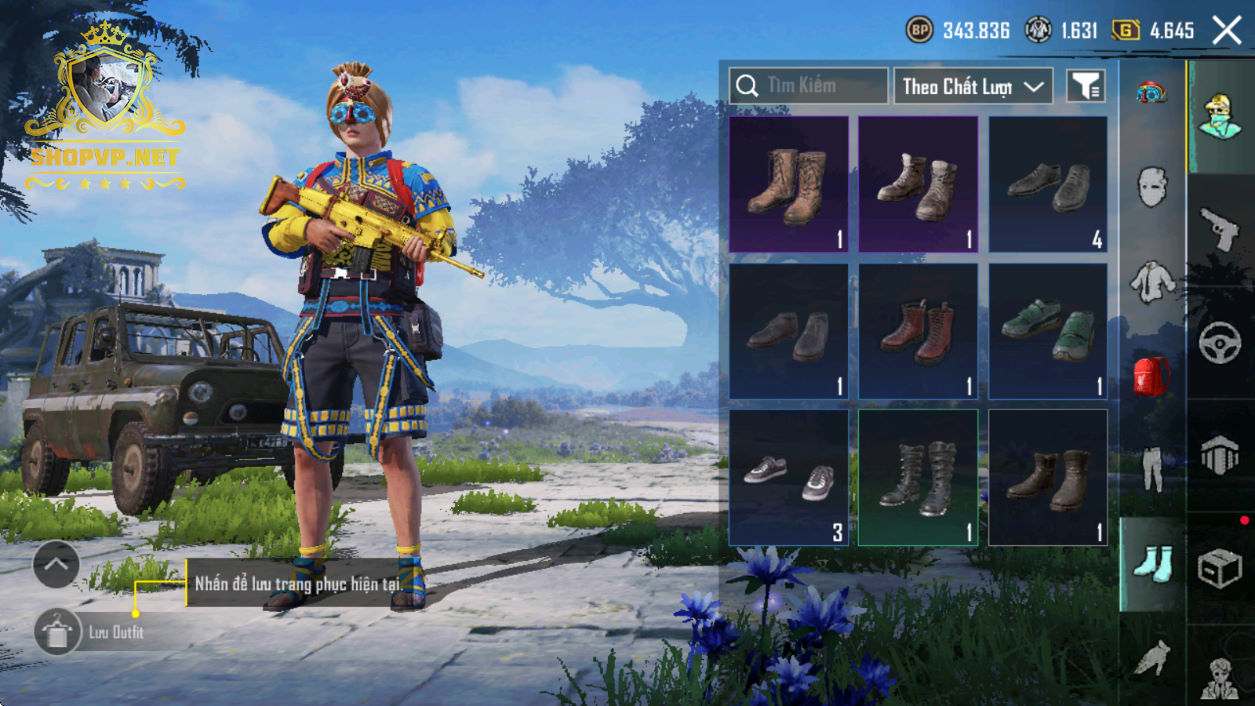1255x706 pixels.
Task: Open the crate box tab
Action: (1219, 568)
